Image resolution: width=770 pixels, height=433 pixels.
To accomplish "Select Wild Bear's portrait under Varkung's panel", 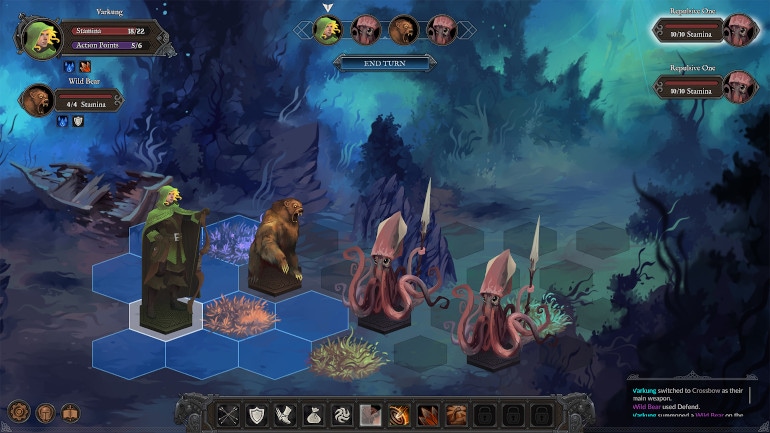I will click(x=37, y=99).
